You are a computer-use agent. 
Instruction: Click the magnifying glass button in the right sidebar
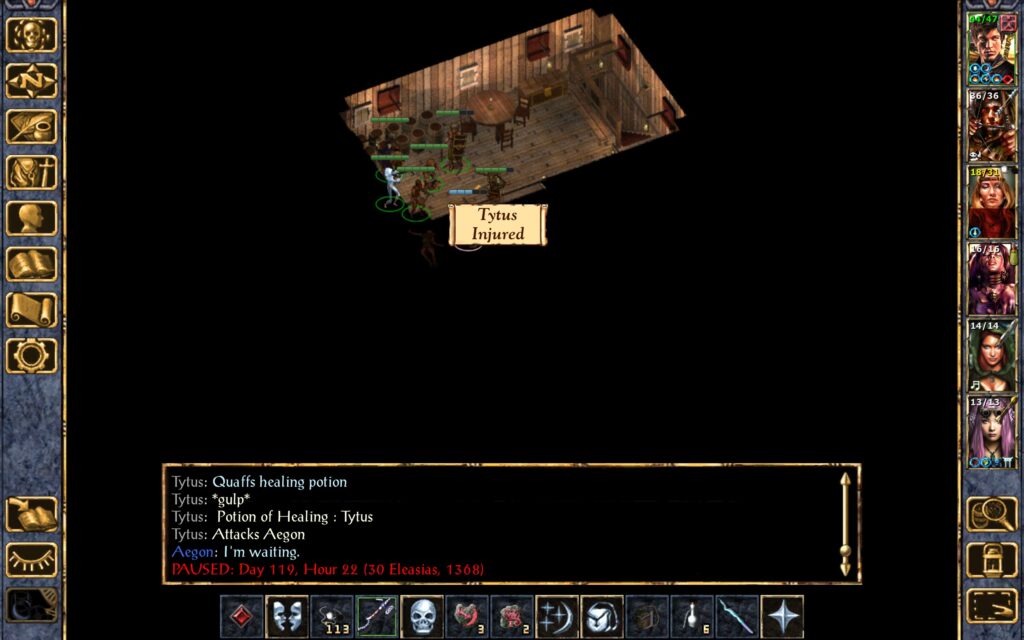991,514
